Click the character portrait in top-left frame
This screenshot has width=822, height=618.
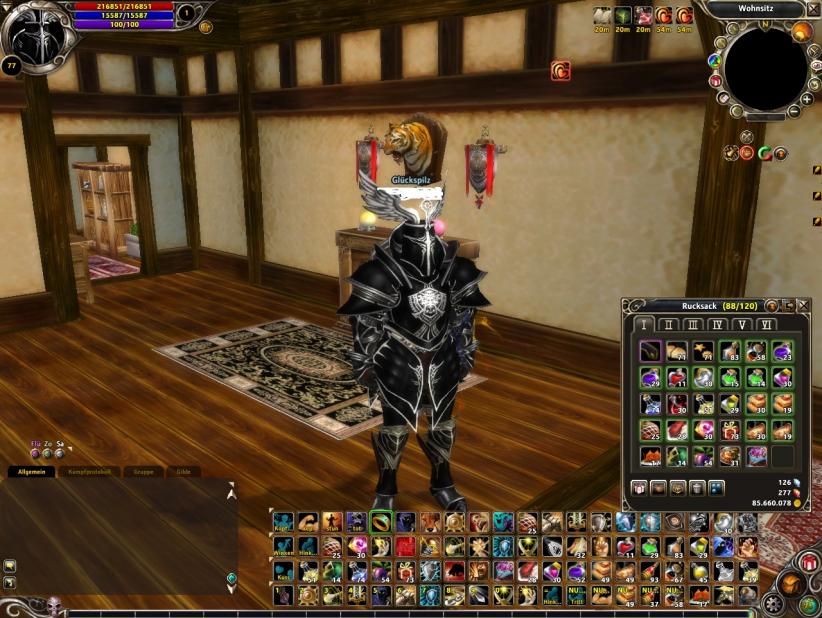point(38,37)
